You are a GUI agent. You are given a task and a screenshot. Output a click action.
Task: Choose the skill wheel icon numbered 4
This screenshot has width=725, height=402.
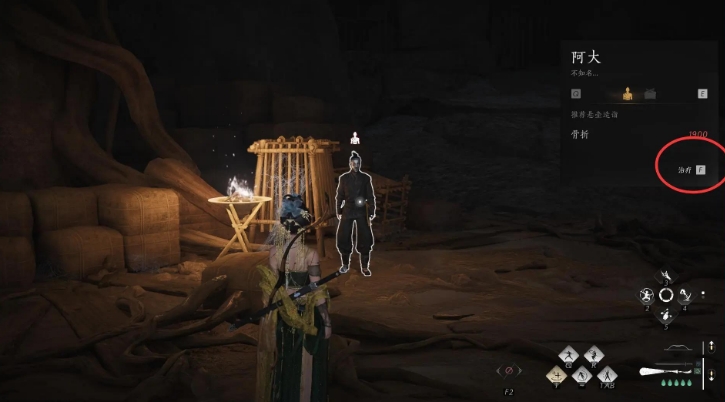point(686,295)
